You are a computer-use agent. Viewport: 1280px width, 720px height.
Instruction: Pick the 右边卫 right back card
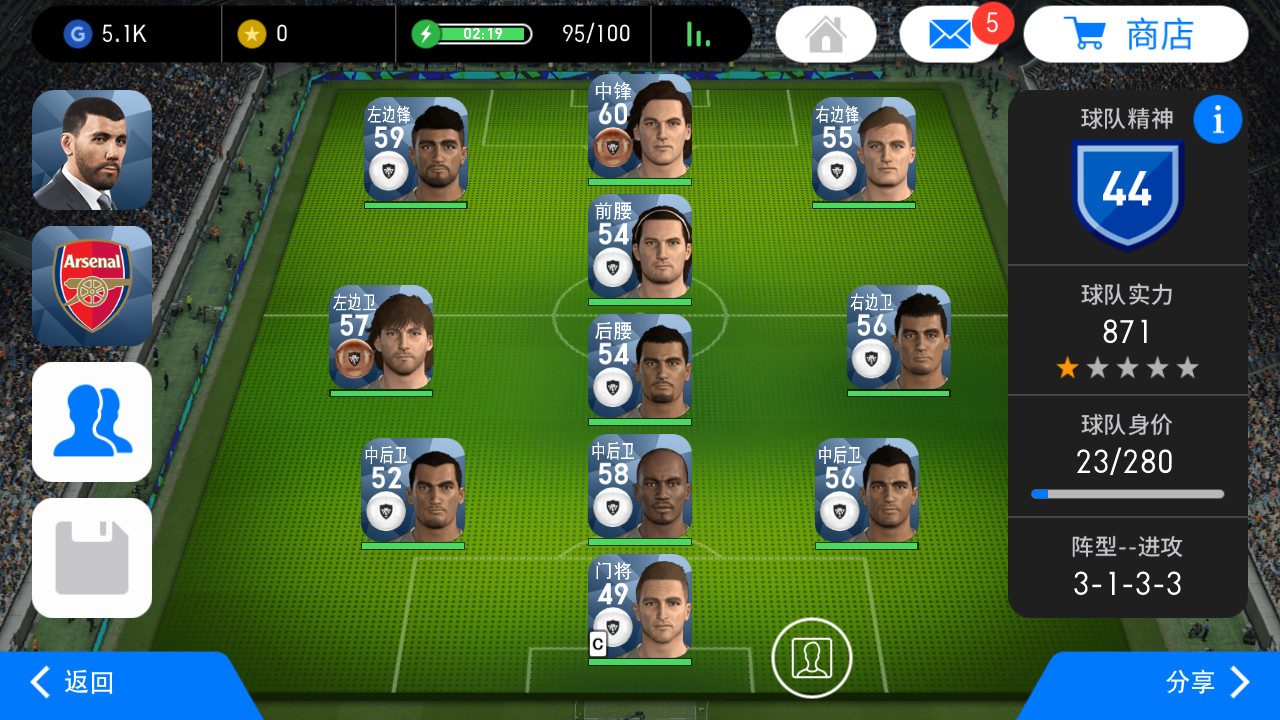tap(899, 338)
